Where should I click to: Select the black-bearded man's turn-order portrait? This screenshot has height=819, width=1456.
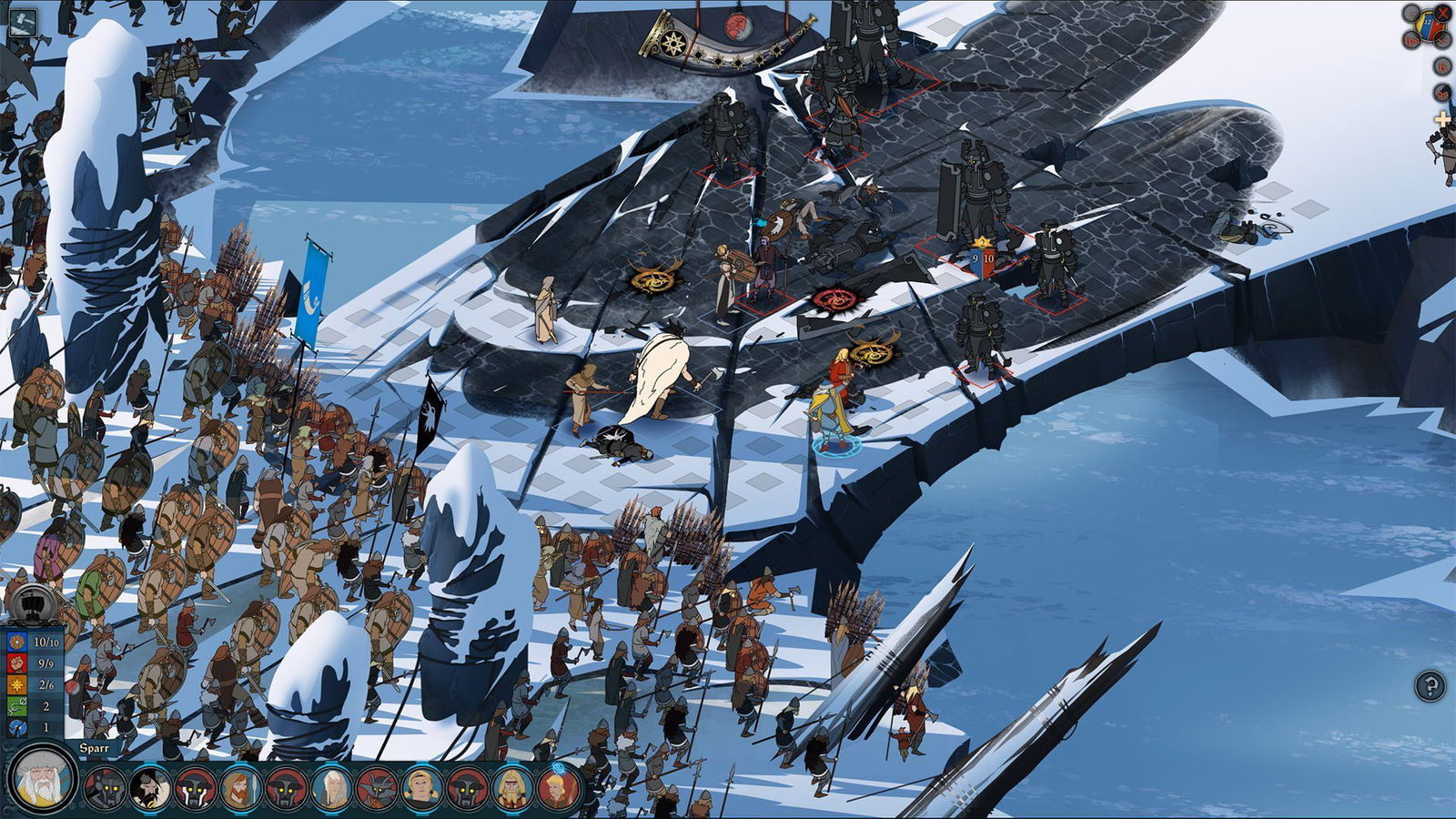pos(149,788)
